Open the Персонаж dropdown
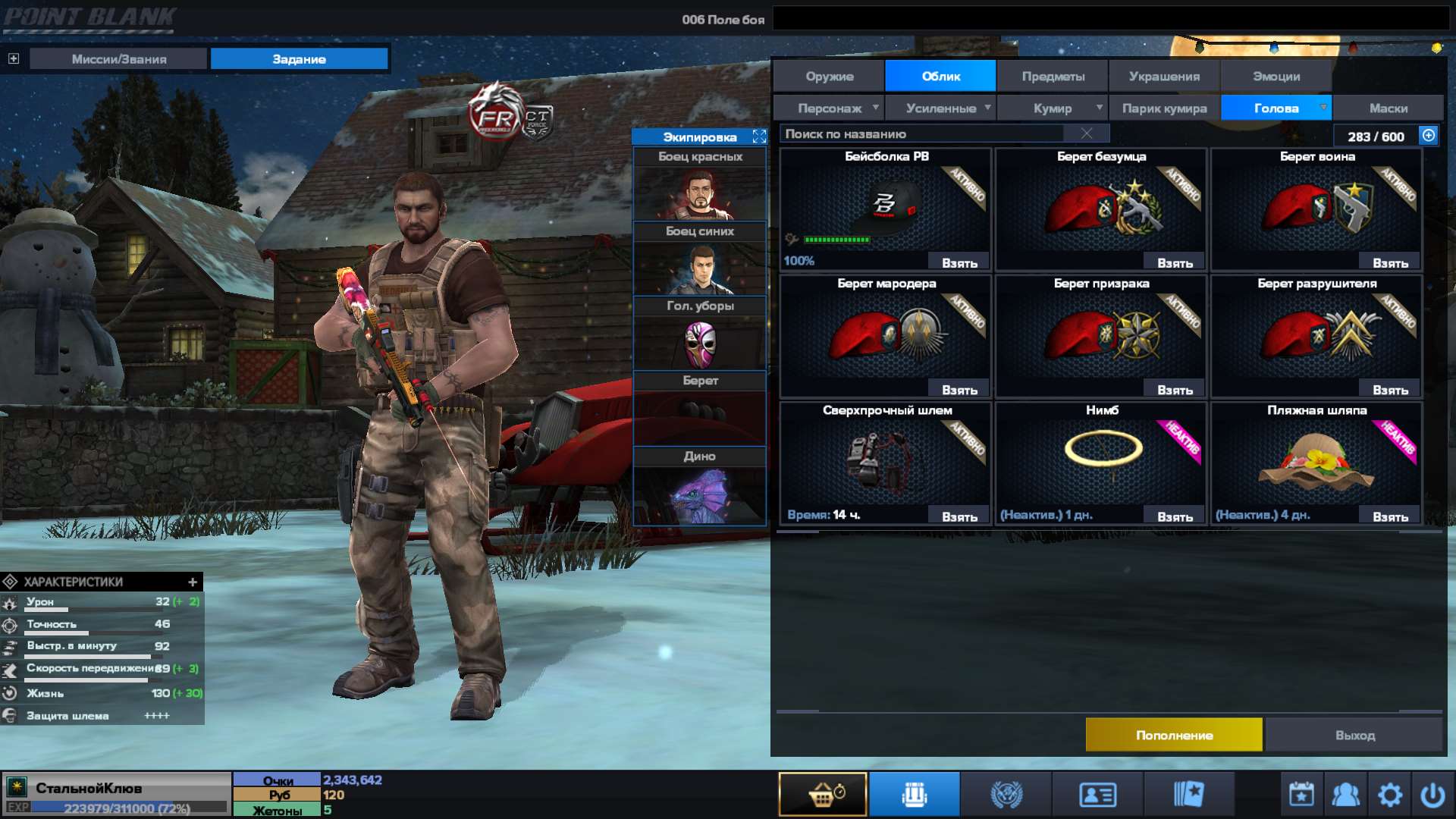 point(832,108)
